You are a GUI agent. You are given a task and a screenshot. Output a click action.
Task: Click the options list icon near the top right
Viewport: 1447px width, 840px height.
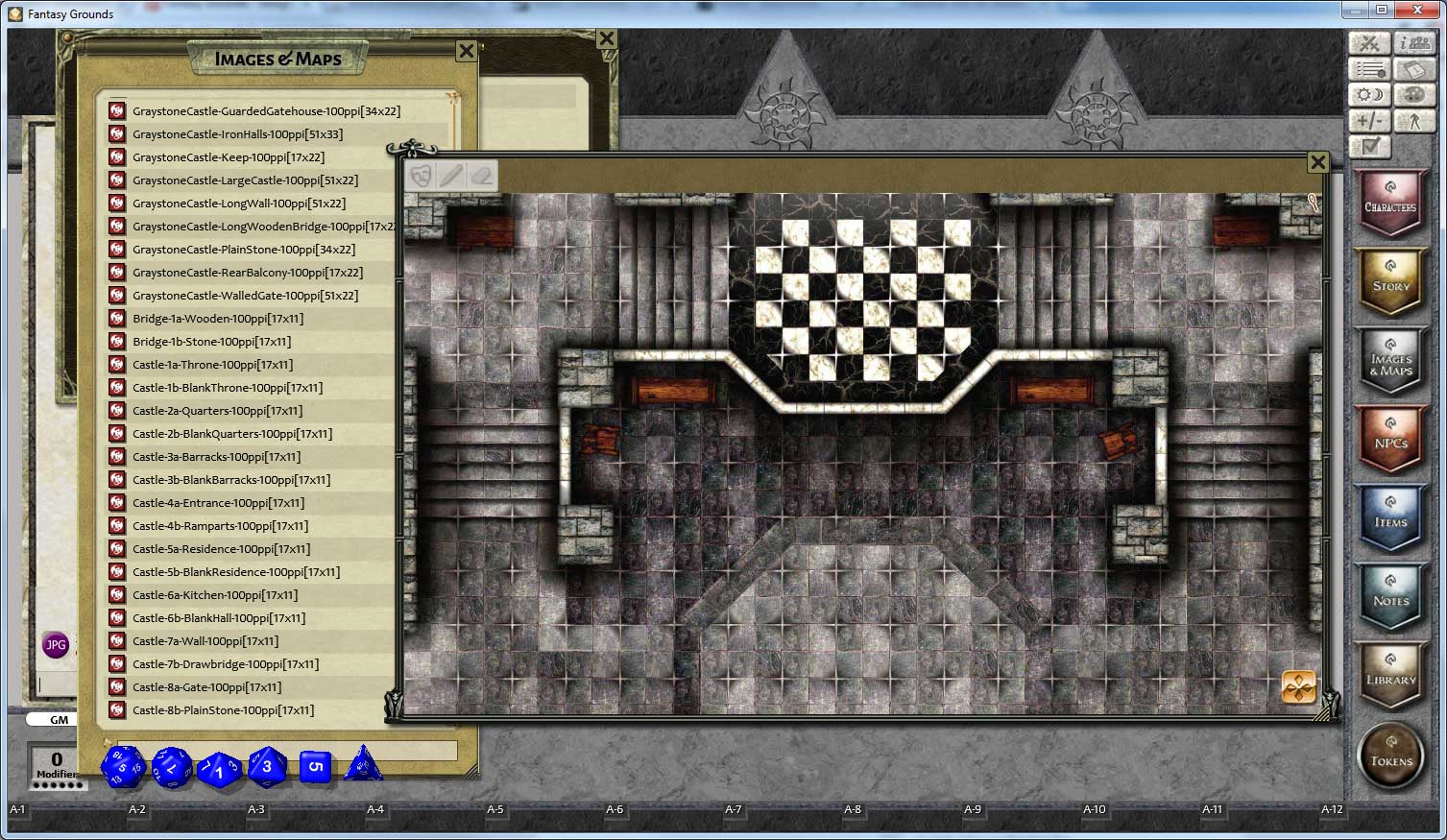tap(1369, 68)
